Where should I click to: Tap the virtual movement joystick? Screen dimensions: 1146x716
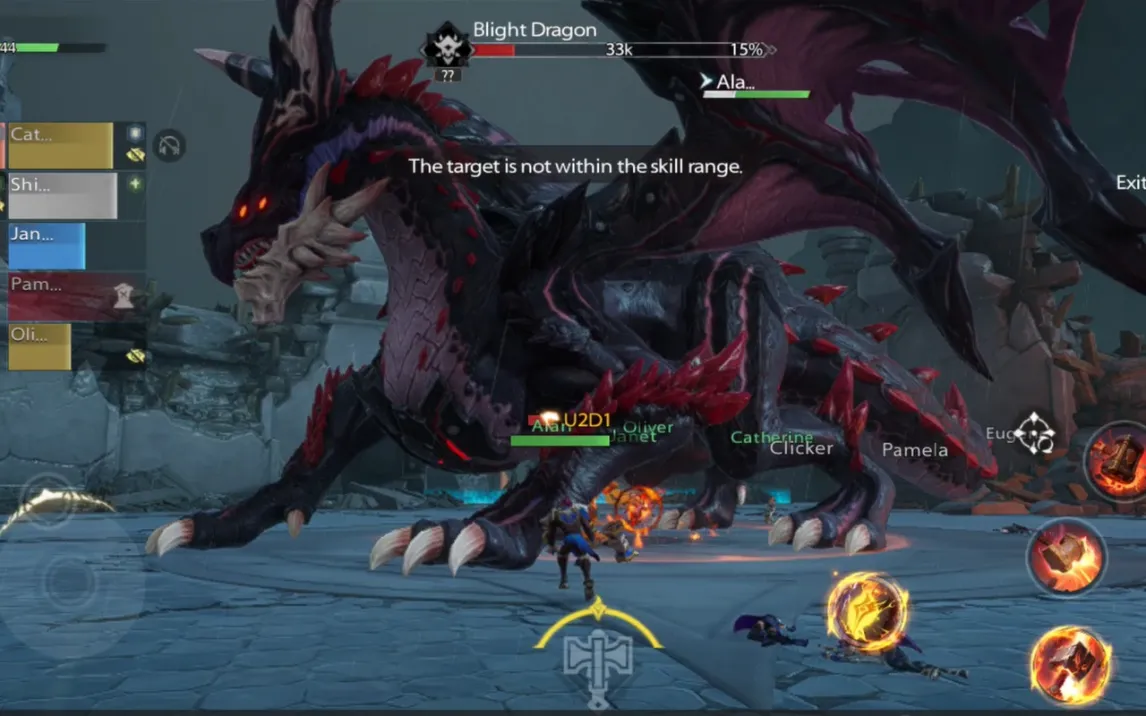[x=68, y=582]
